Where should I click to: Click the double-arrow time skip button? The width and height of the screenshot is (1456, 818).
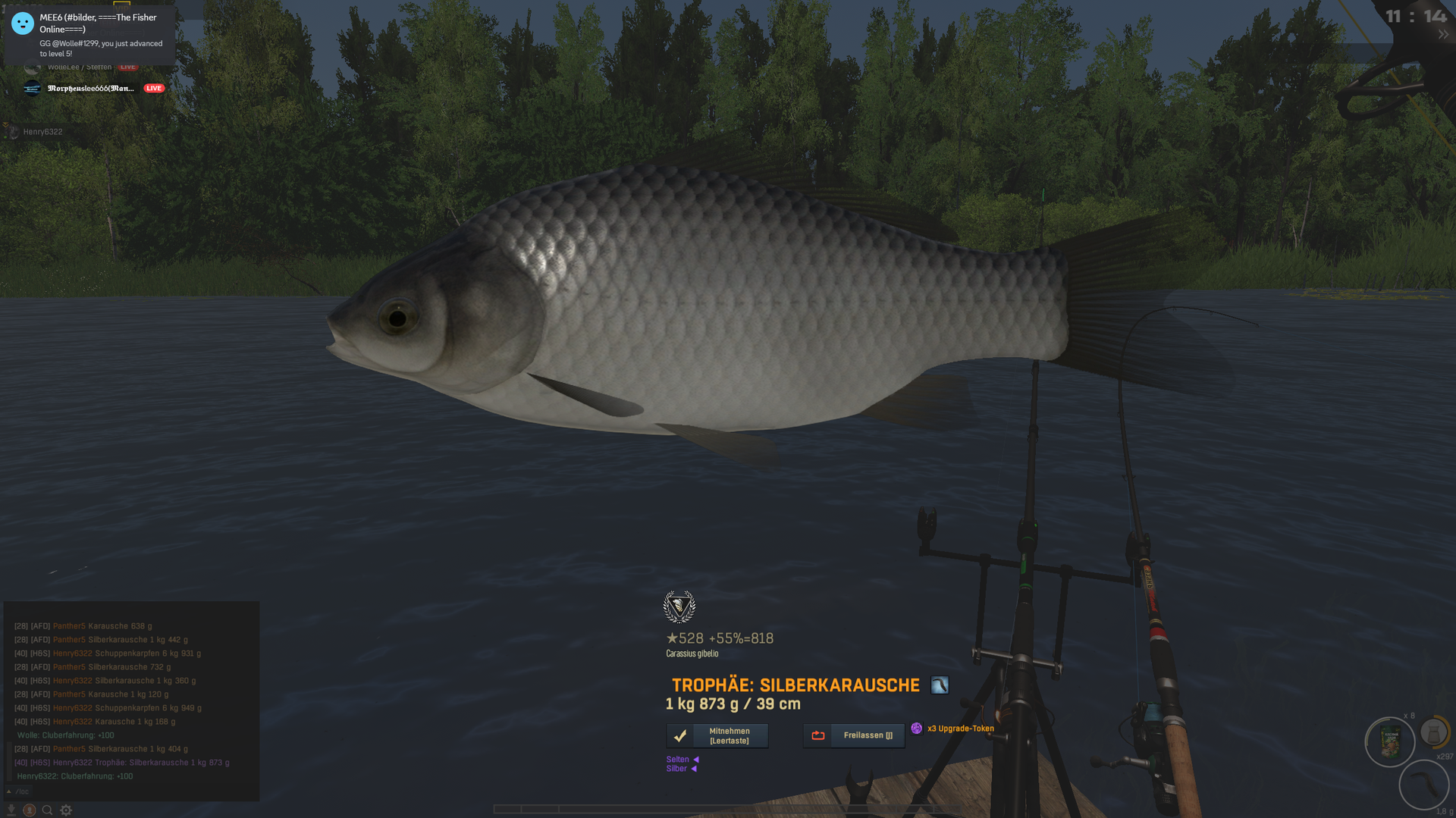tap(1442, 35)
